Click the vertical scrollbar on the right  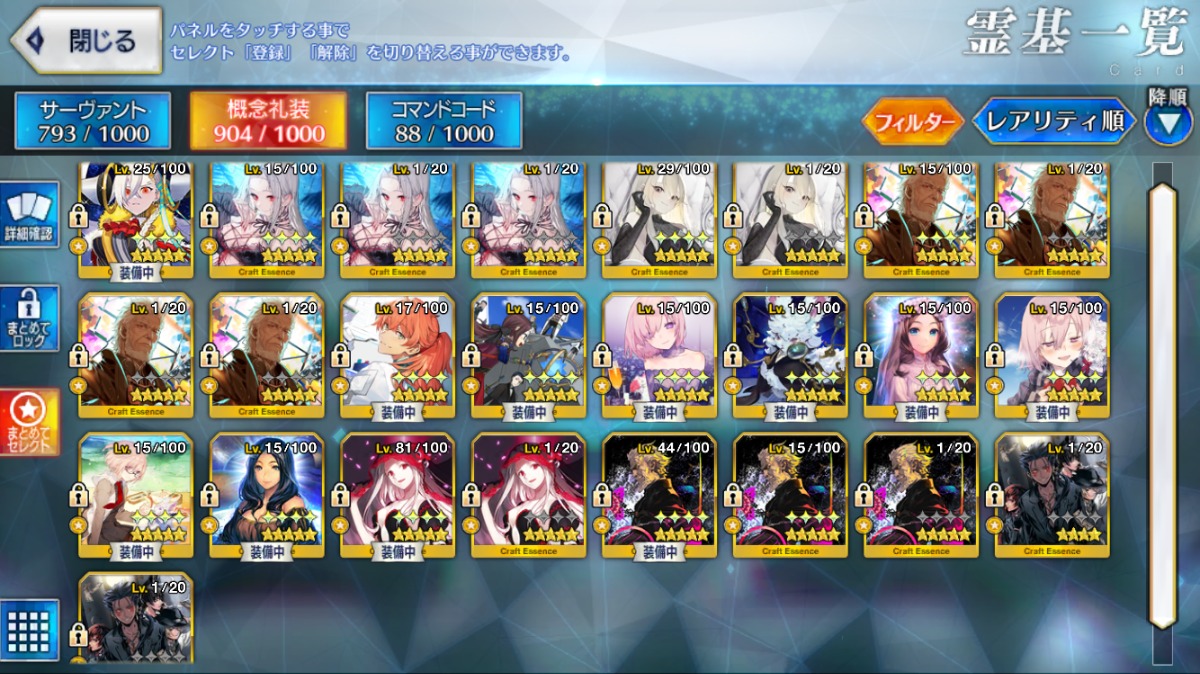[1162, 400]
